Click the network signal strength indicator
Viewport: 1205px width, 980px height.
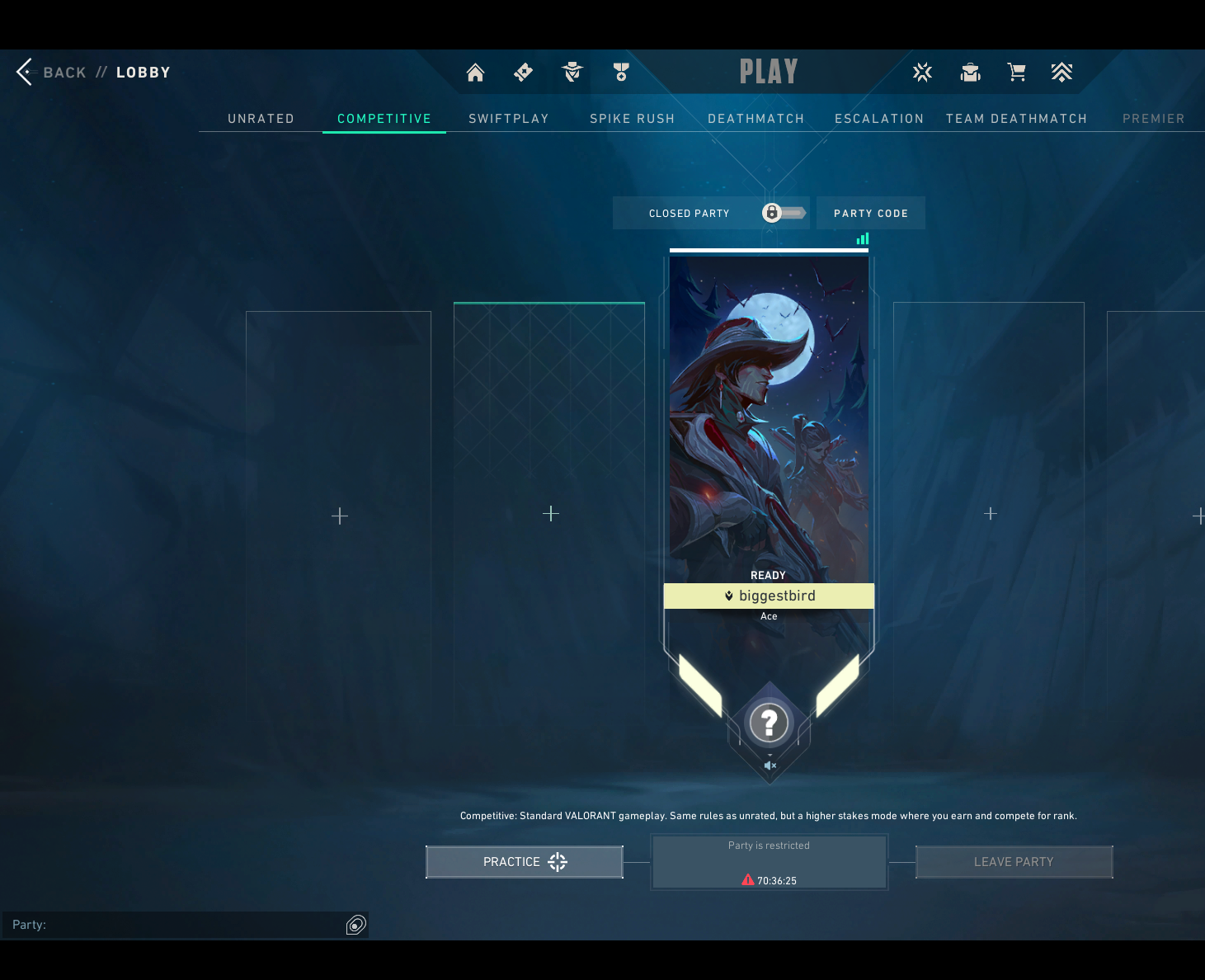[x=862, y=238]
